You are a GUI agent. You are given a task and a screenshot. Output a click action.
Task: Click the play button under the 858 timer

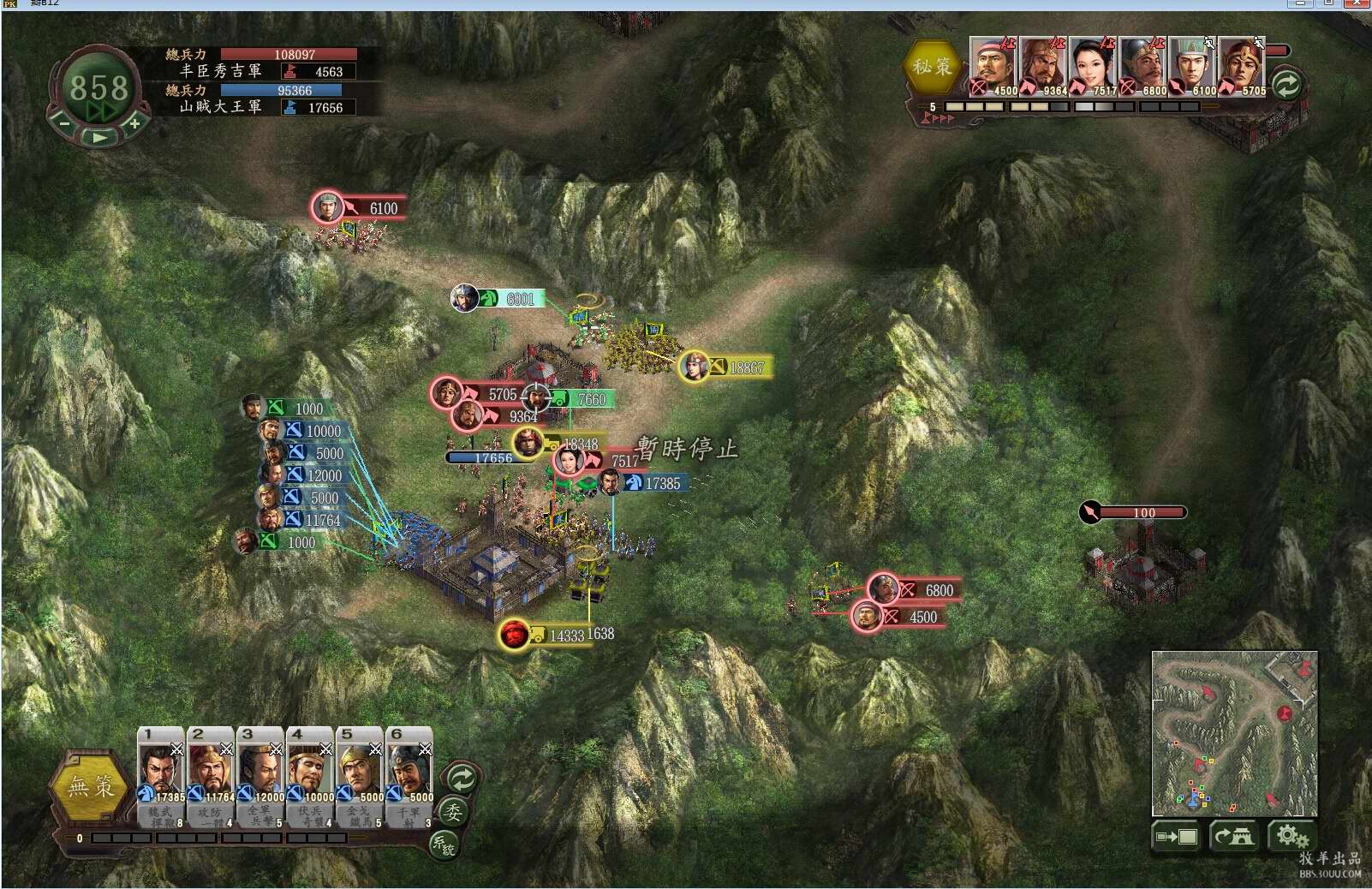pyautogui.click(x=99, y=137)
